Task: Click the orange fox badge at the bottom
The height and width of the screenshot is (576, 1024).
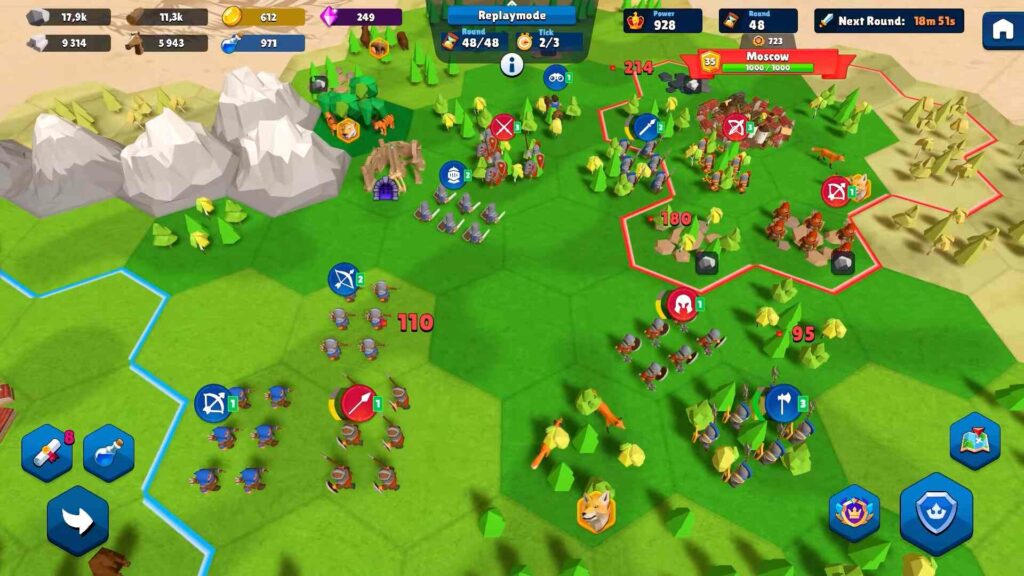Action: (x=596, y=510)
